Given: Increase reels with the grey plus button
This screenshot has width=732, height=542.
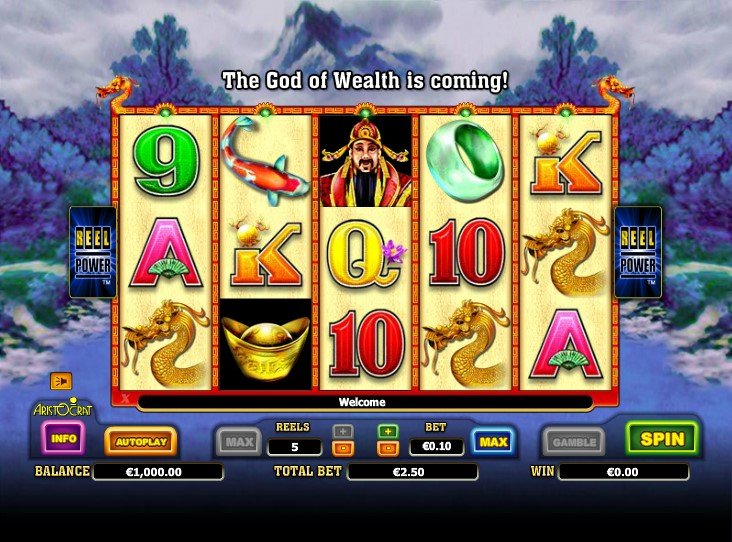Looking at the screenshot, I should point(343,431).
